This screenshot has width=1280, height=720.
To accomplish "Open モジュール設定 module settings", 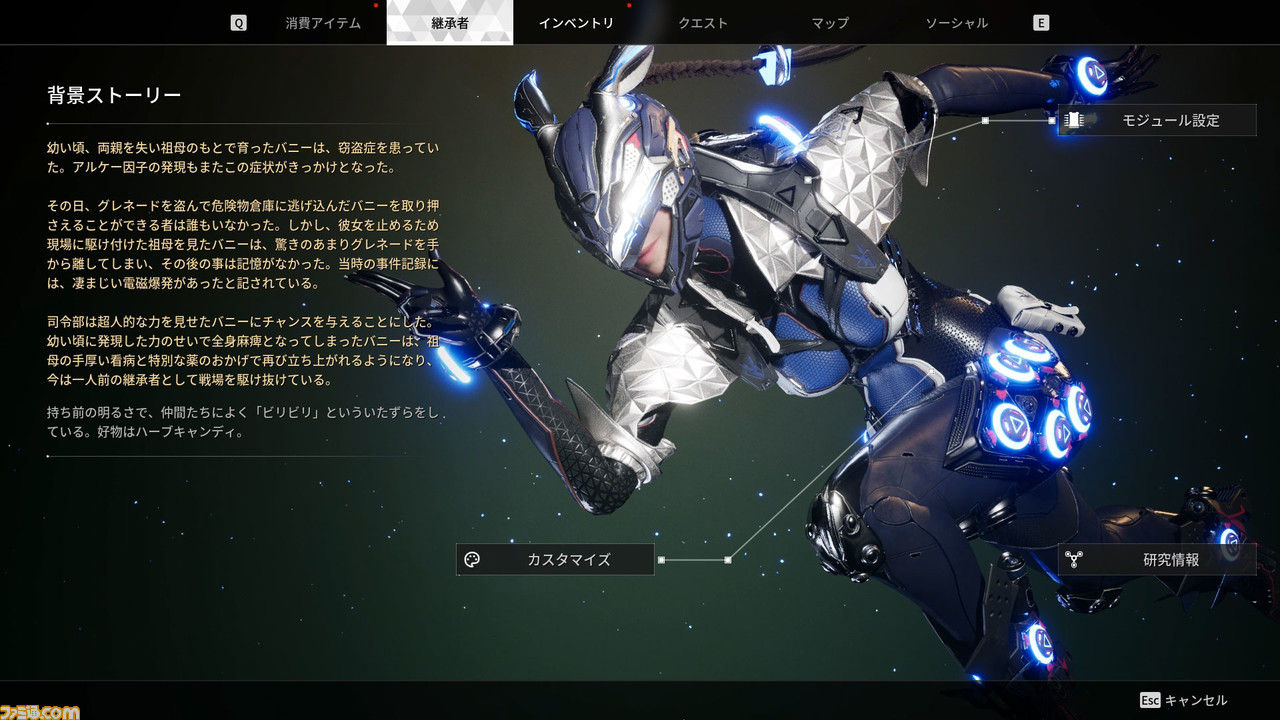I will pos(1157,121).
